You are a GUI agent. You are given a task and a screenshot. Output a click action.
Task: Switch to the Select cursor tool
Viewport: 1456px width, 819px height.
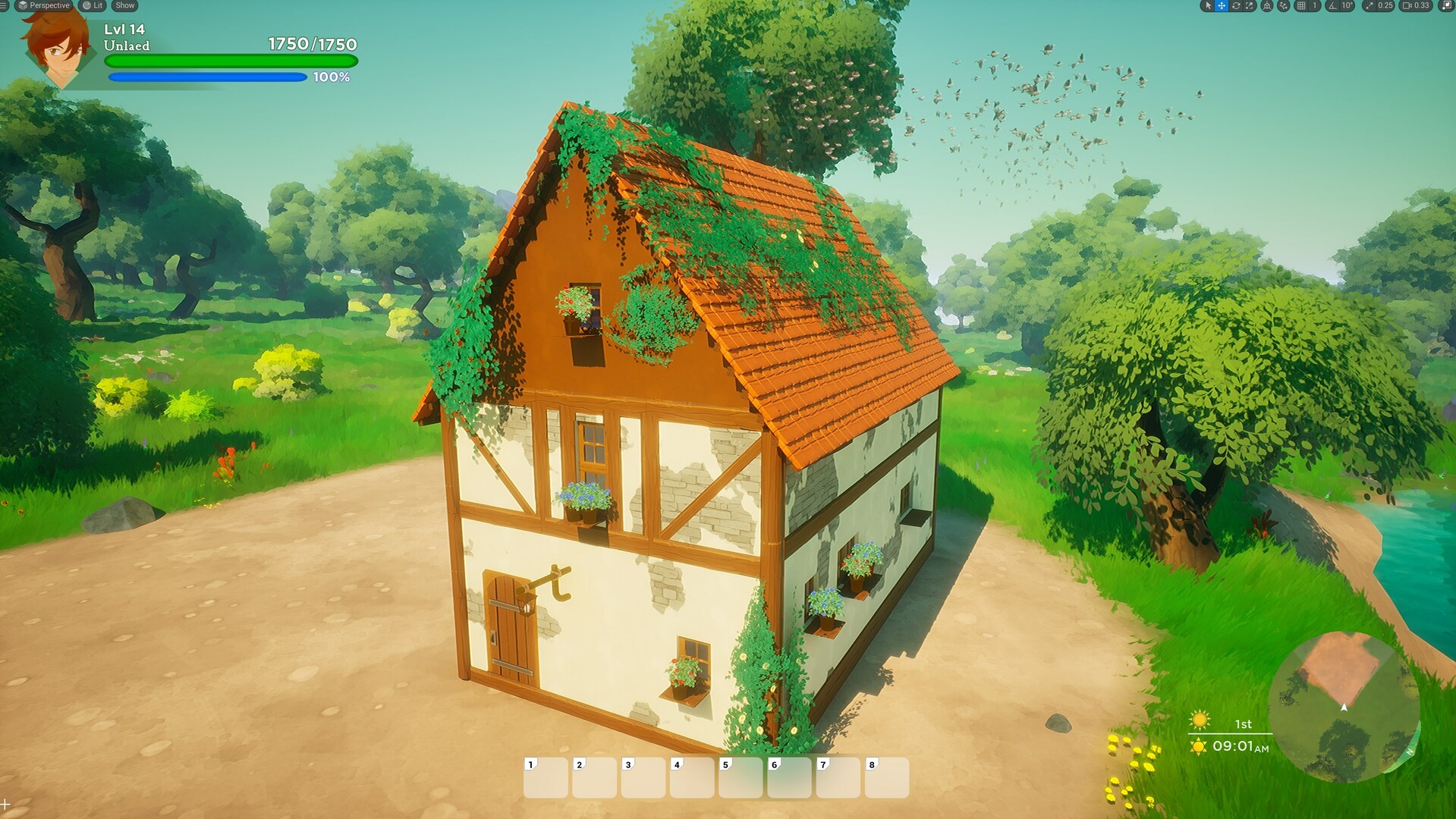tap(1209, 6)
